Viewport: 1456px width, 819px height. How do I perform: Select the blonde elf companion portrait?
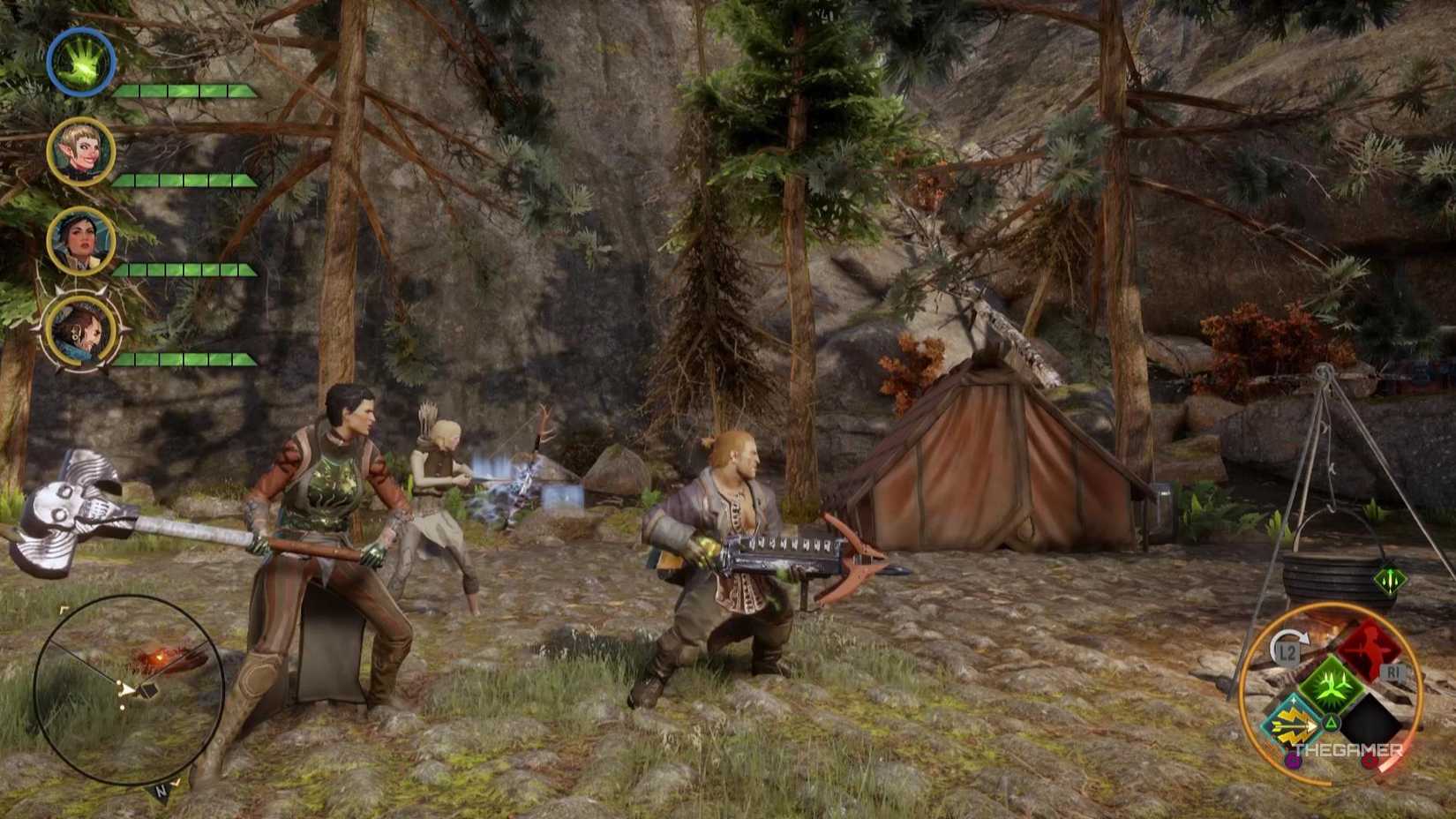tap(80, 151)
